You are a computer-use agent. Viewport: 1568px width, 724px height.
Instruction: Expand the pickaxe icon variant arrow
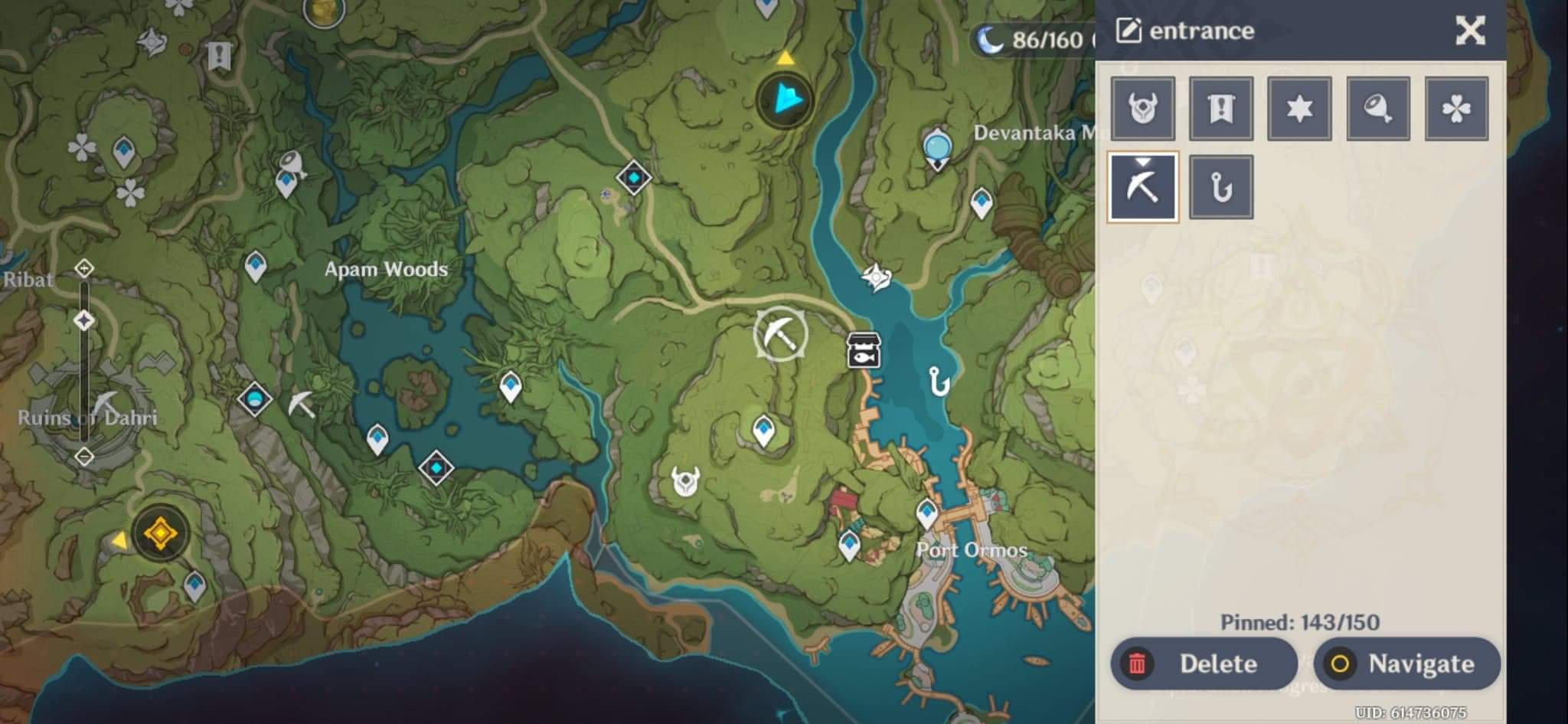pyautogui.click(x=1142, y=162)
